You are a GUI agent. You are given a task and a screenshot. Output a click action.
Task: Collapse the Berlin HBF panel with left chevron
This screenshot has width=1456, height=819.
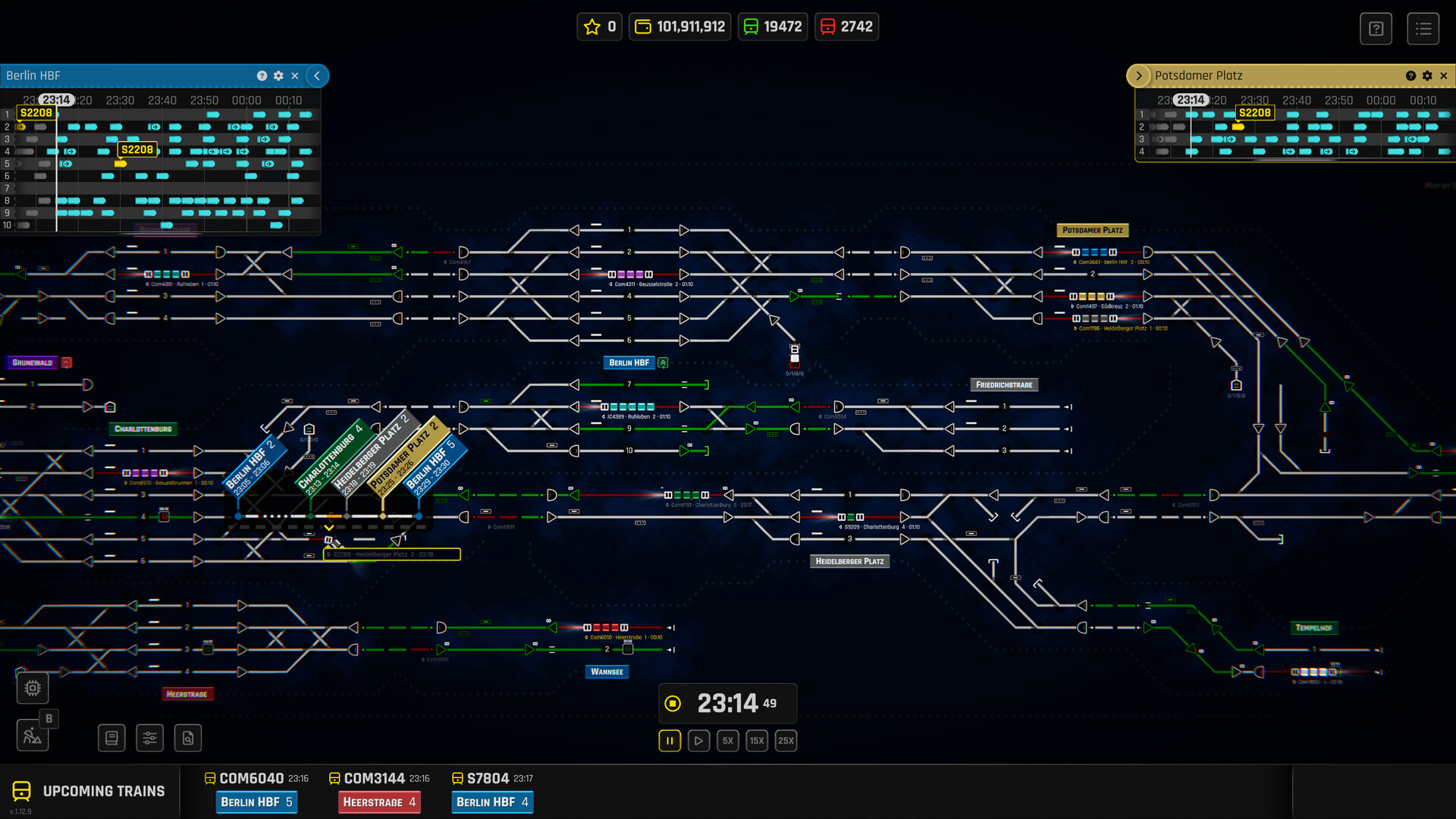pos(317,76)
